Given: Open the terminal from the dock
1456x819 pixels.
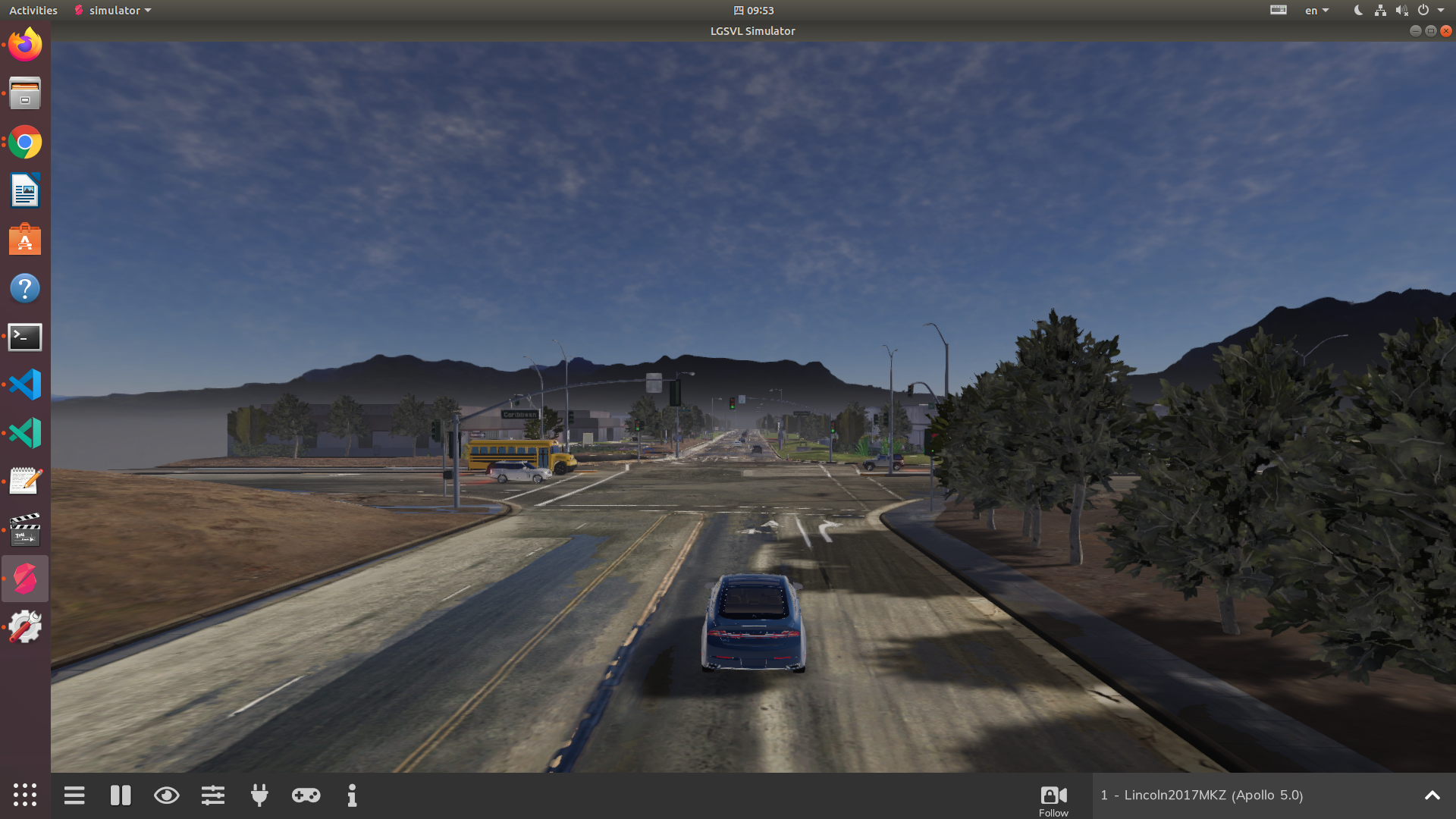Looking at the screenshot, I should pyautogui.click(x=24, y=337).
